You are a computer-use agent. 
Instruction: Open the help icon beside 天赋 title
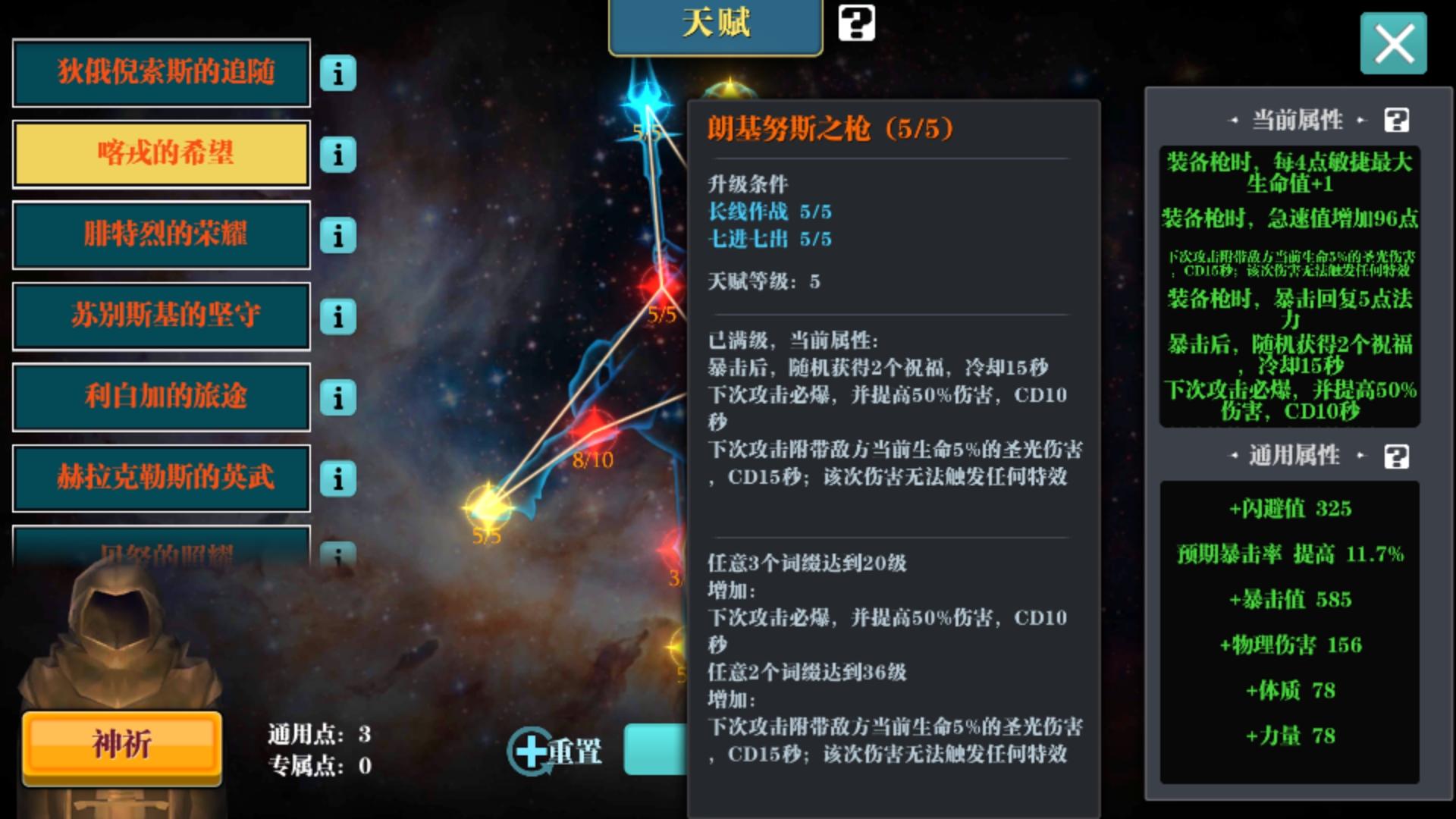click(856, 23)
